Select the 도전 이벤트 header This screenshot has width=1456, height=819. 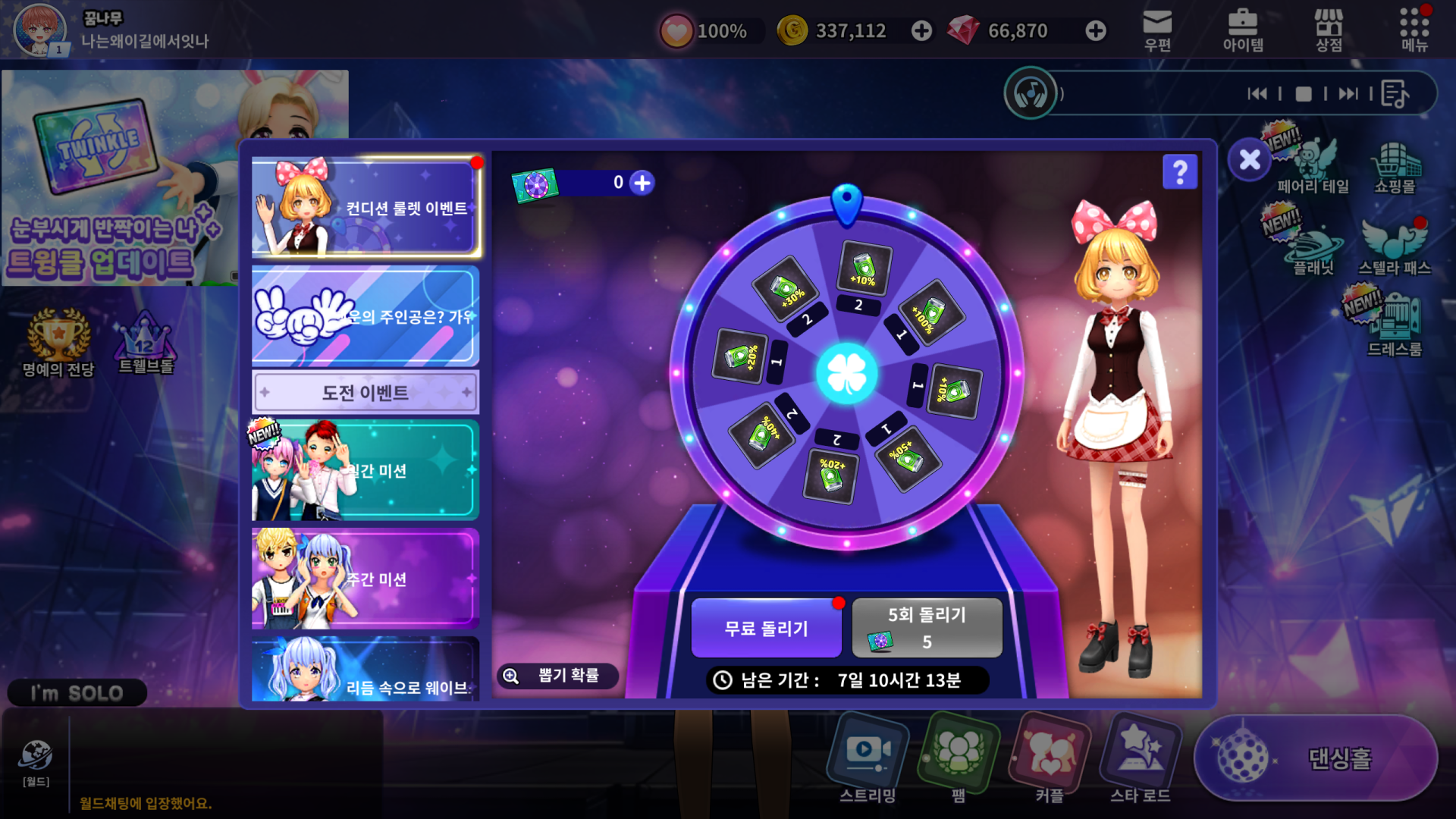pyautogui.click(x=366, y=392)
